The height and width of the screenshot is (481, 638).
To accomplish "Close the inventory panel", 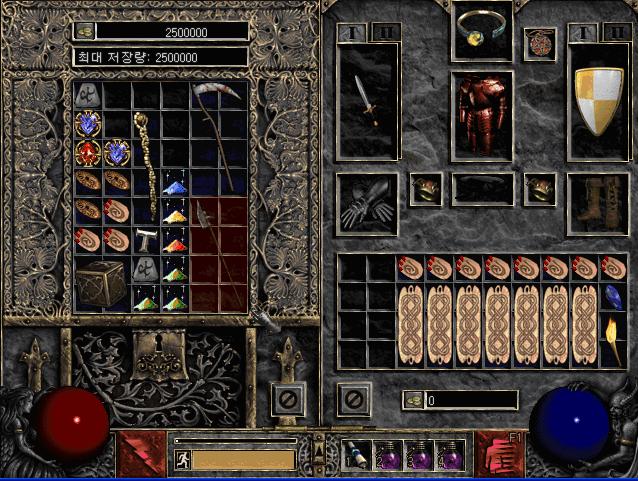I will coord(353,400).
